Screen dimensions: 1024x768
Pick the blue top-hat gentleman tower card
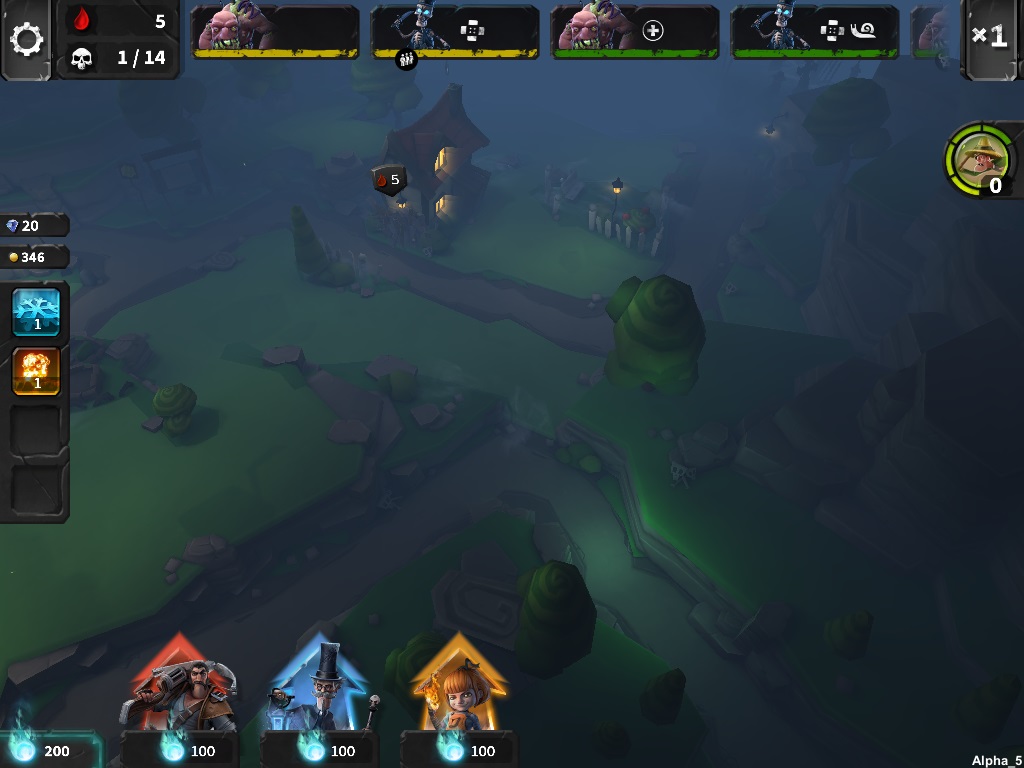point(319,687)
